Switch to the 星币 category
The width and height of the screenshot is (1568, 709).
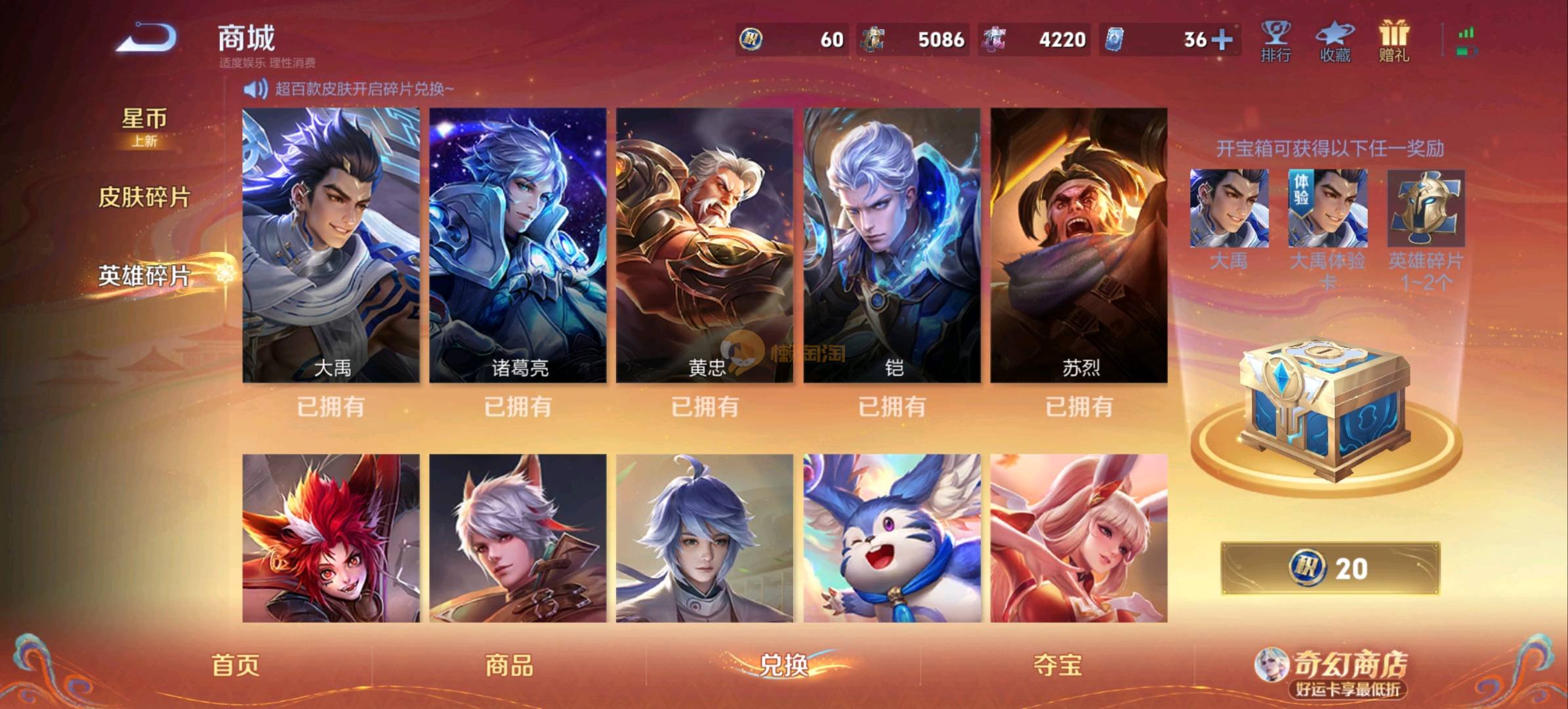click(x=144, y=125)
